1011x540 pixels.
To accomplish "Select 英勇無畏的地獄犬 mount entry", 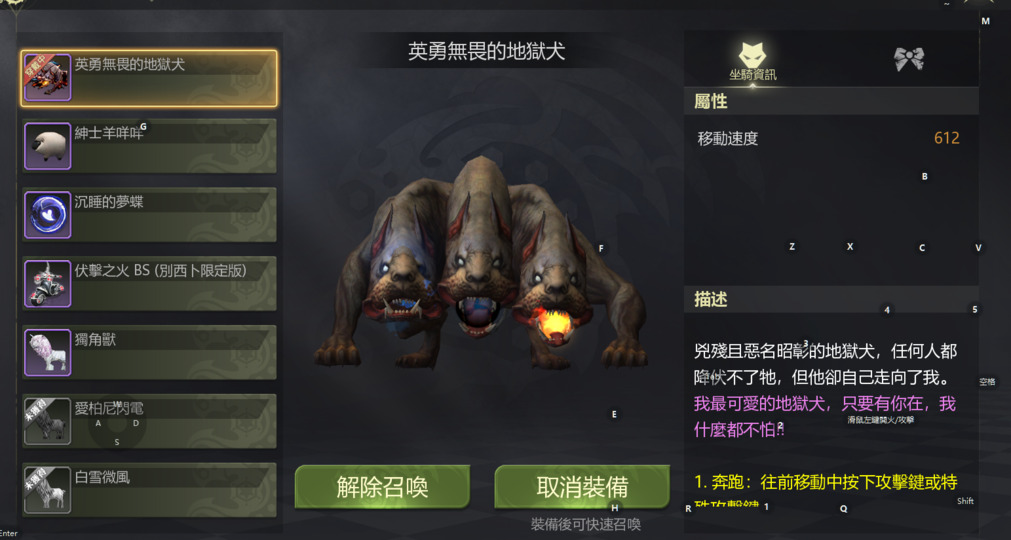I will tap(149, 78).
